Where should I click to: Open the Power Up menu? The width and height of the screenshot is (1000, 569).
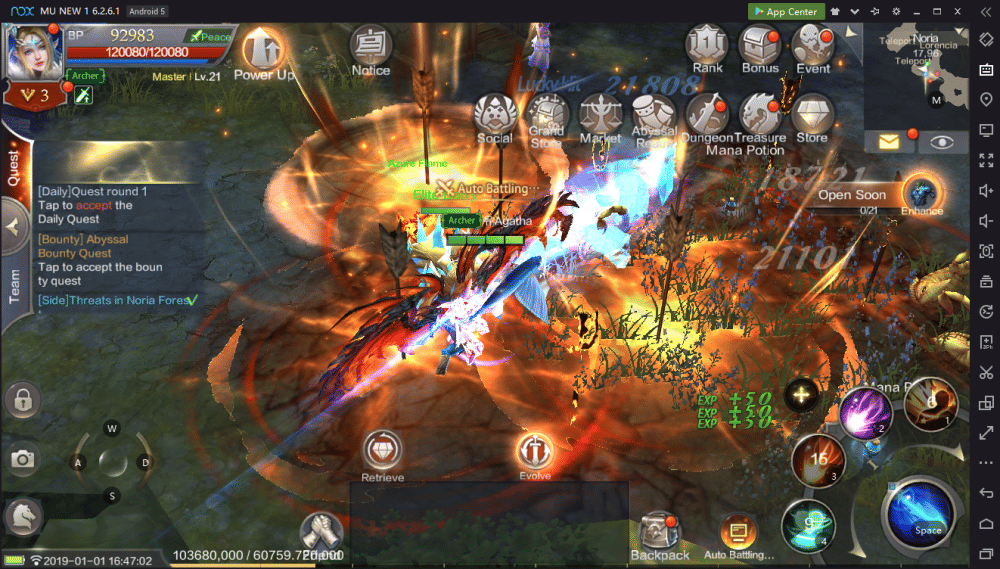(x=263, y=50)
